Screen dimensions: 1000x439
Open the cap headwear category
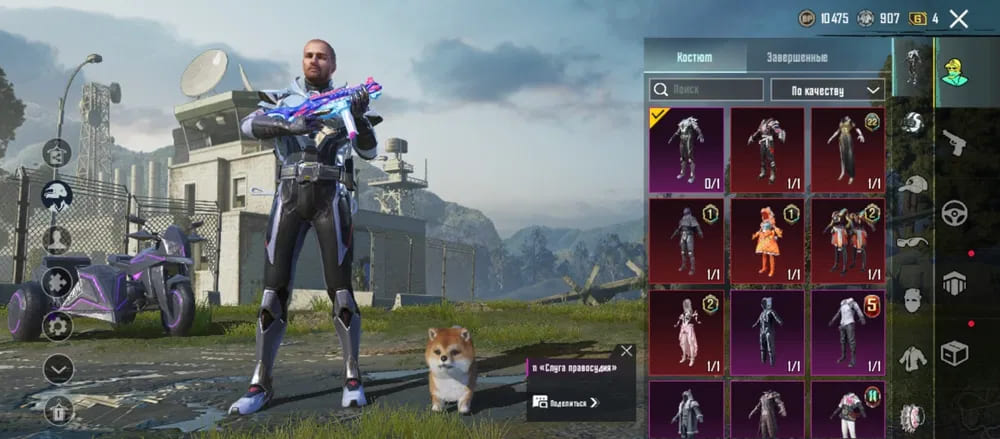point(912,184)
